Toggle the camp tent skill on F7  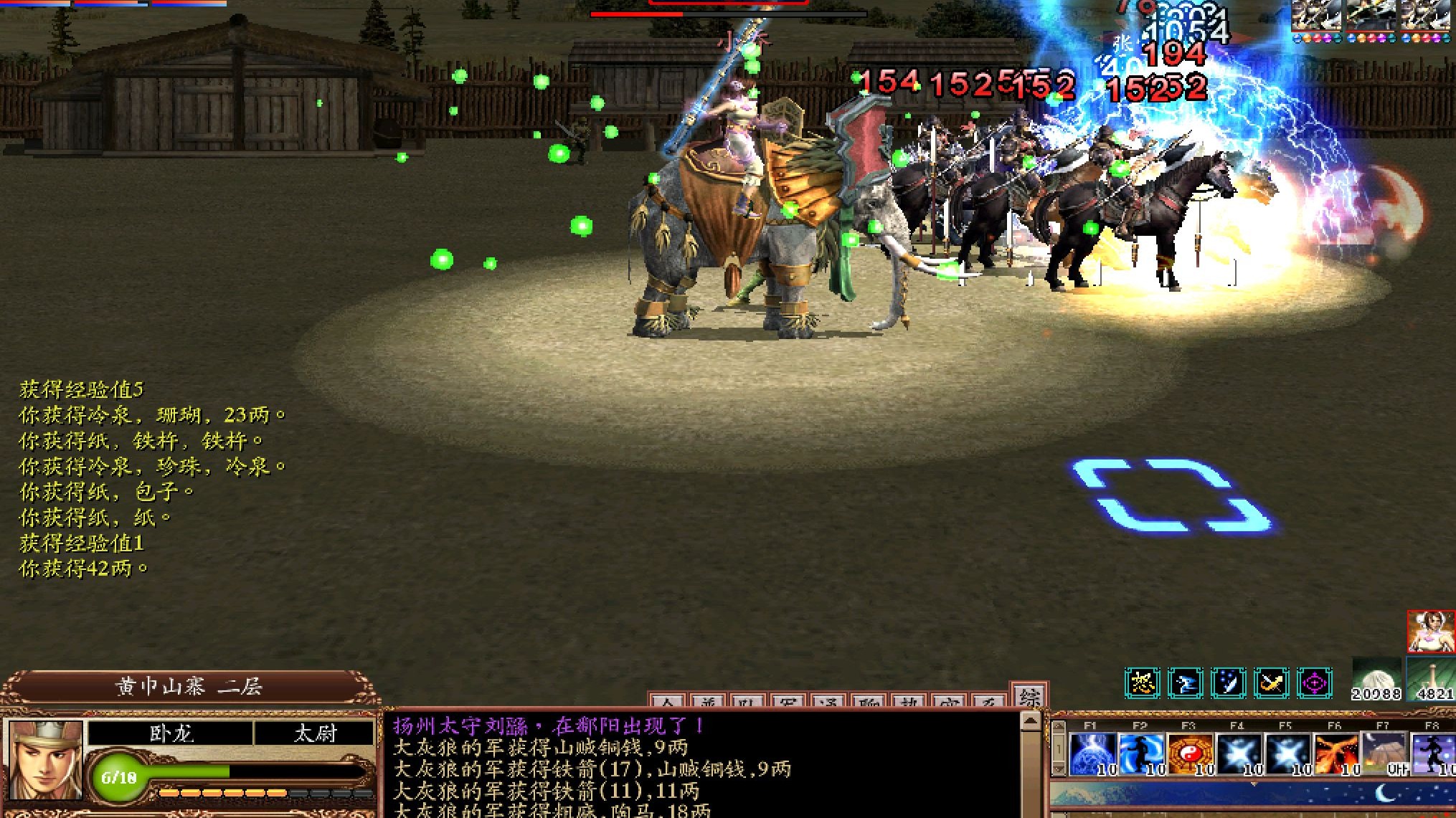pyautogui.click(x=1384, y=754)
